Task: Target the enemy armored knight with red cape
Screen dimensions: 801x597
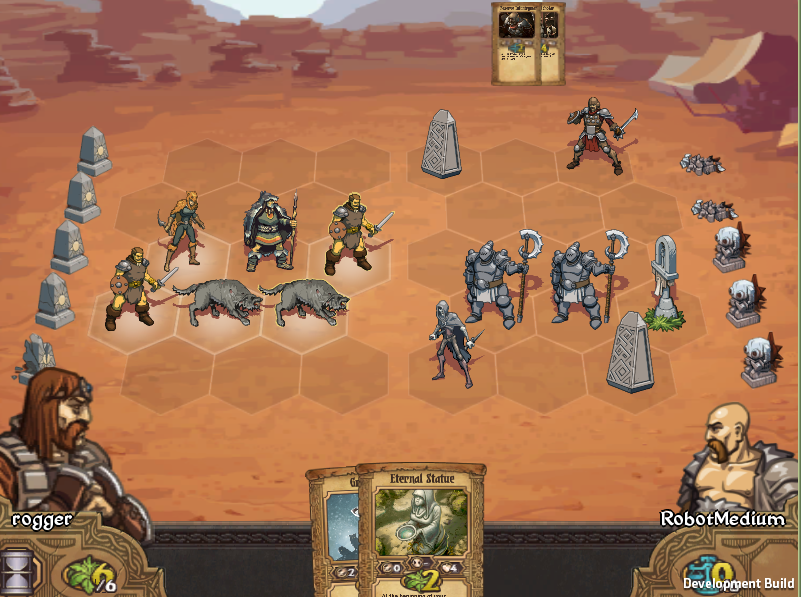Action: coord(594,134)
